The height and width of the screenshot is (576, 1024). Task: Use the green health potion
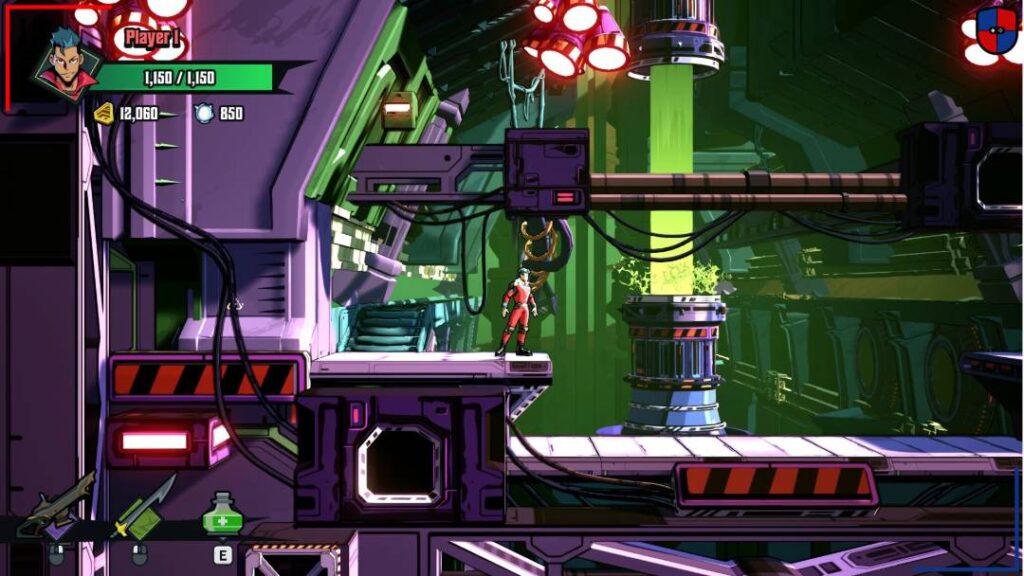(x=222, y=517)
